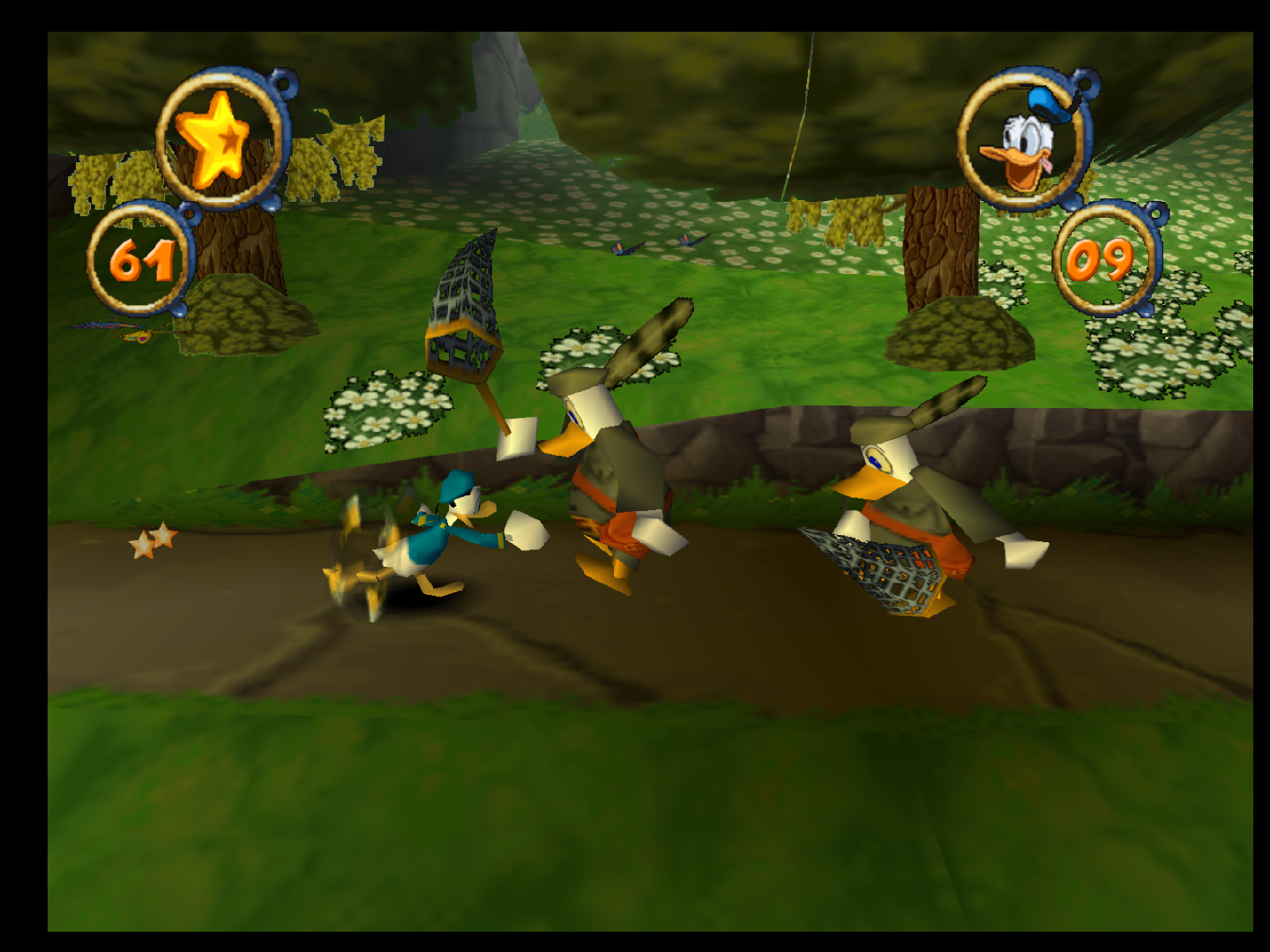Click the counter showing 61 stars
This screenshot has height=952, width=1270.
141,259
